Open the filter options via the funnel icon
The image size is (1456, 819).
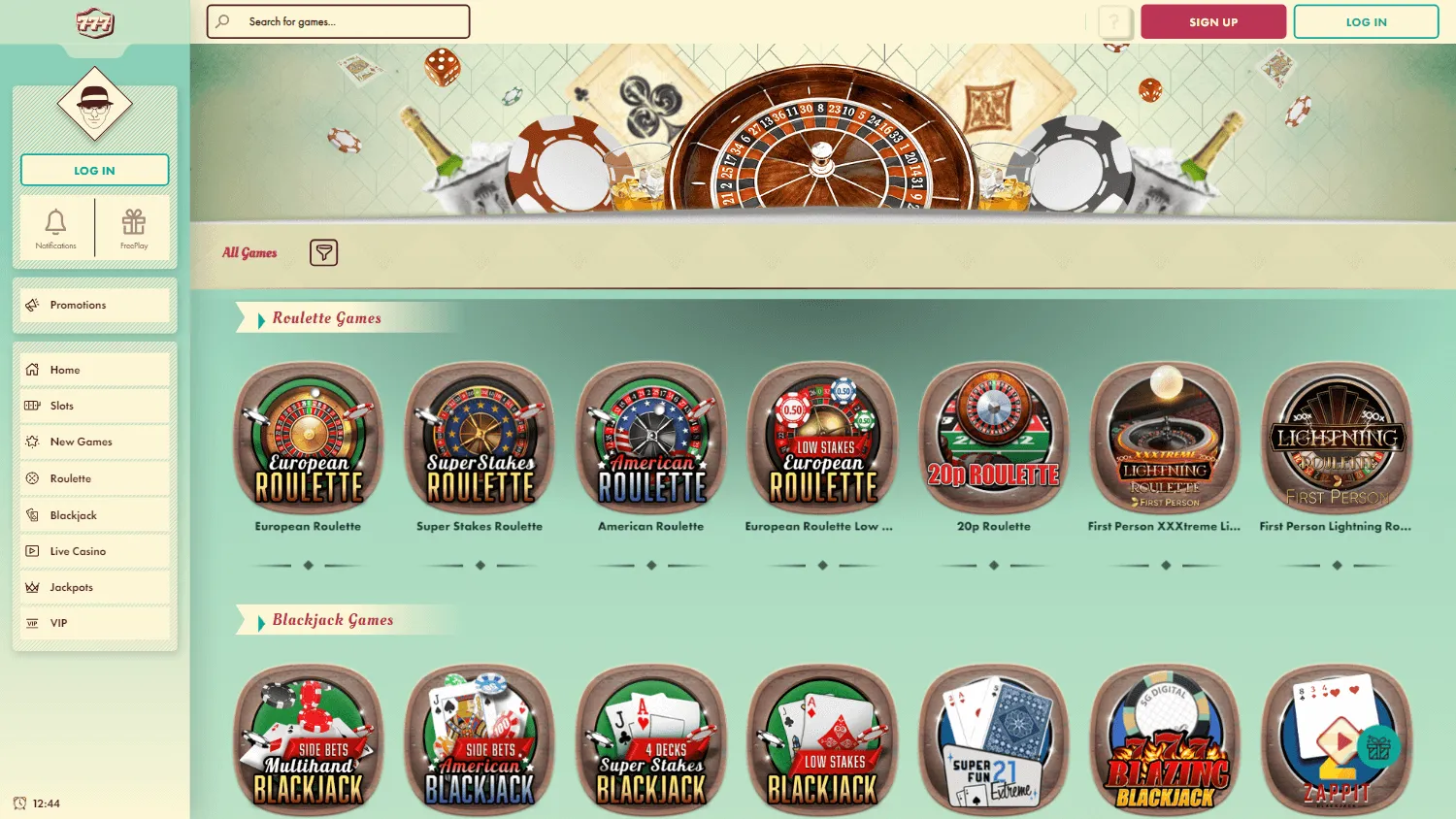click(x=323, y=252)
